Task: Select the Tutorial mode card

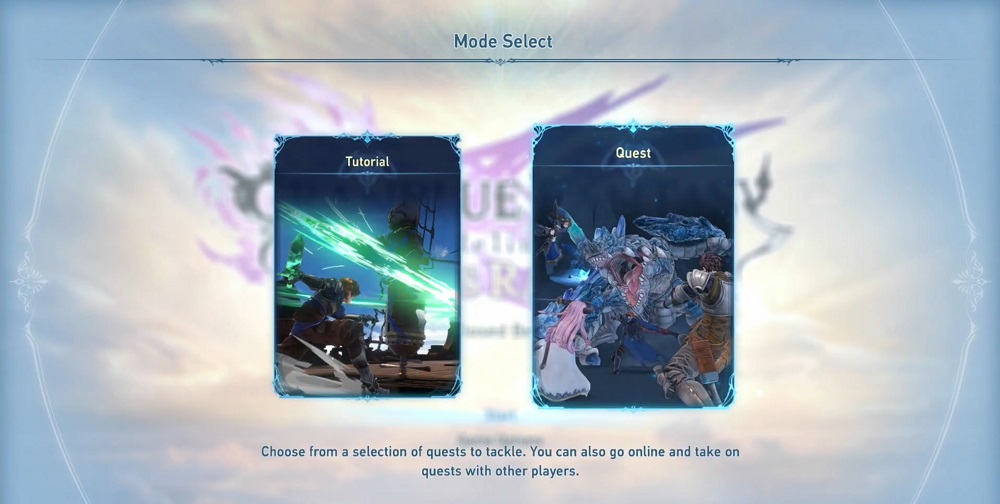Action: pyautogui.click(x=367, y=266)
